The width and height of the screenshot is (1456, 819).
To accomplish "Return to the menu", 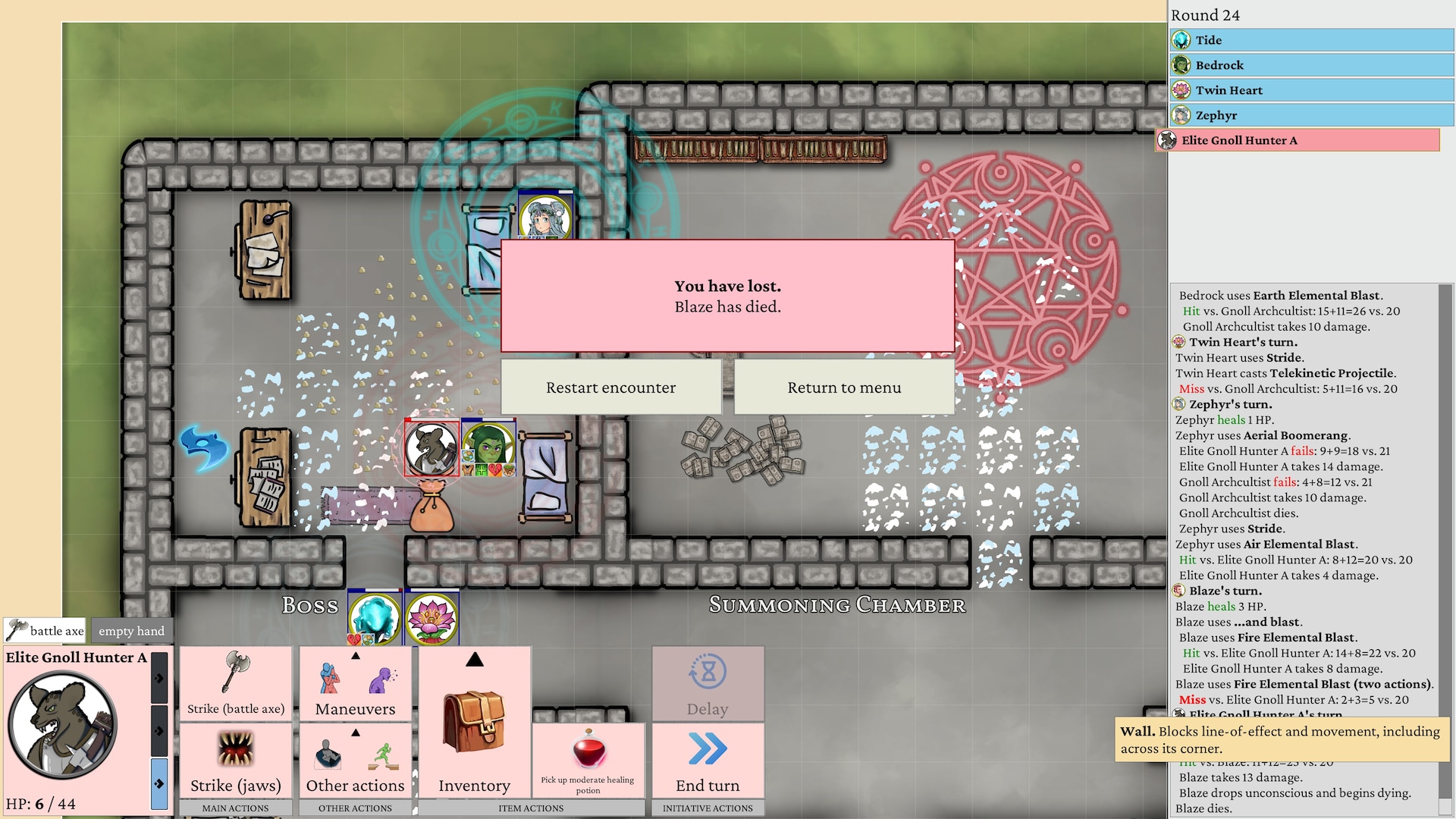I will (x=844, y=388).
